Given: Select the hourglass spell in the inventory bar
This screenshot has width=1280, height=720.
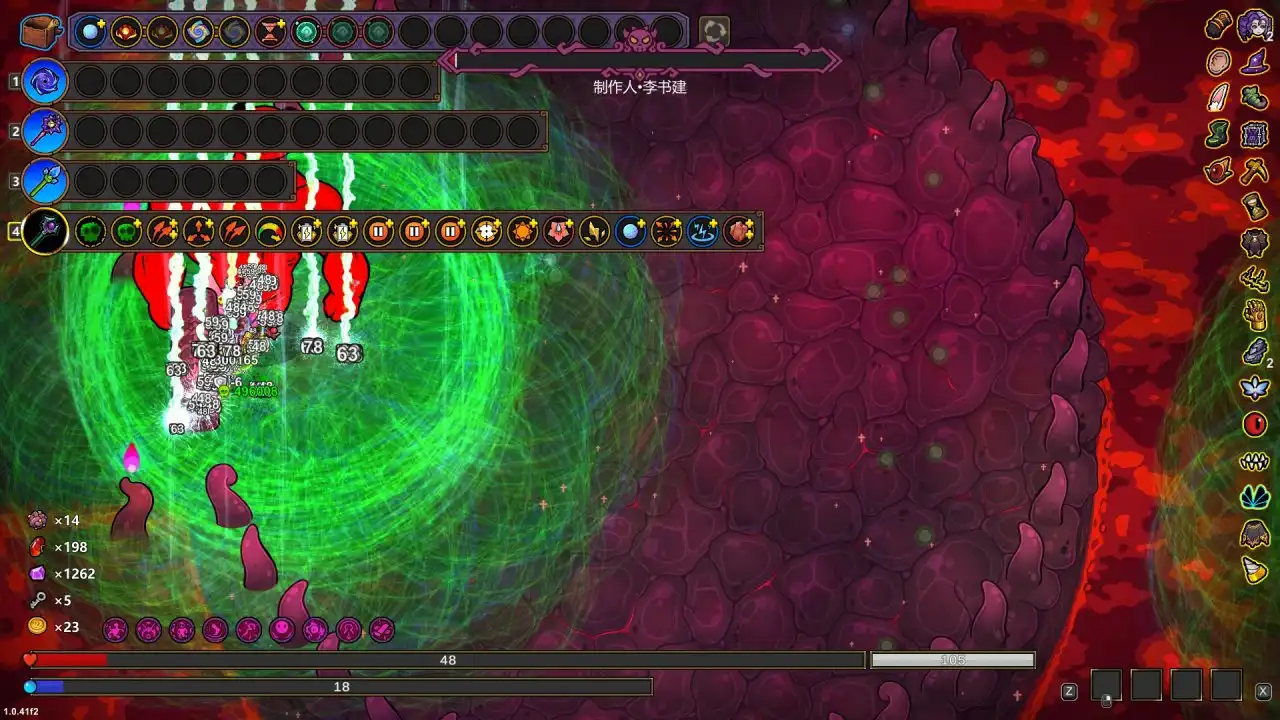Looking at the screenshot, I should (270, 32).
